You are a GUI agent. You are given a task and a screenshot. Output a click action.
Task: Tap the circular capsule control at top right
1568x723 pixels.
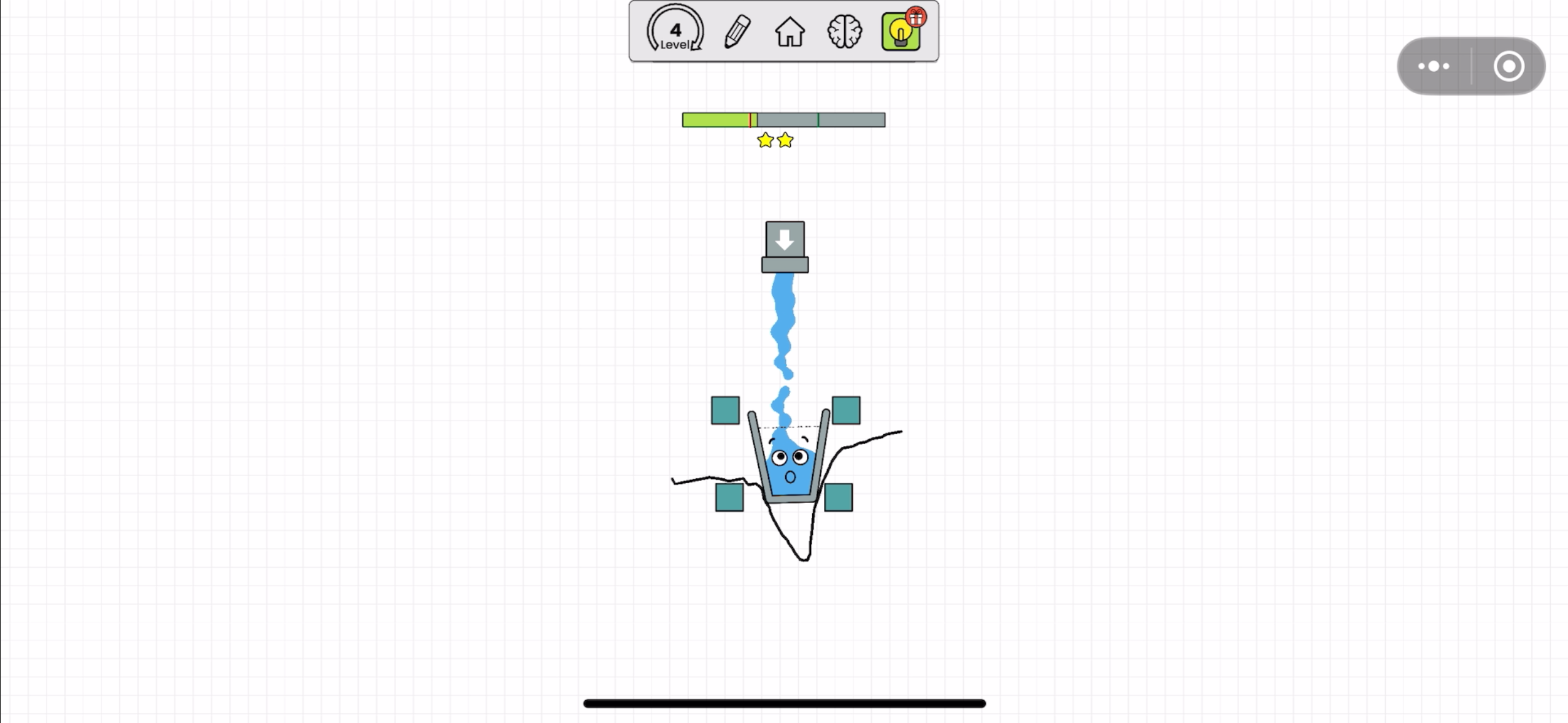tap(1510, 66)
